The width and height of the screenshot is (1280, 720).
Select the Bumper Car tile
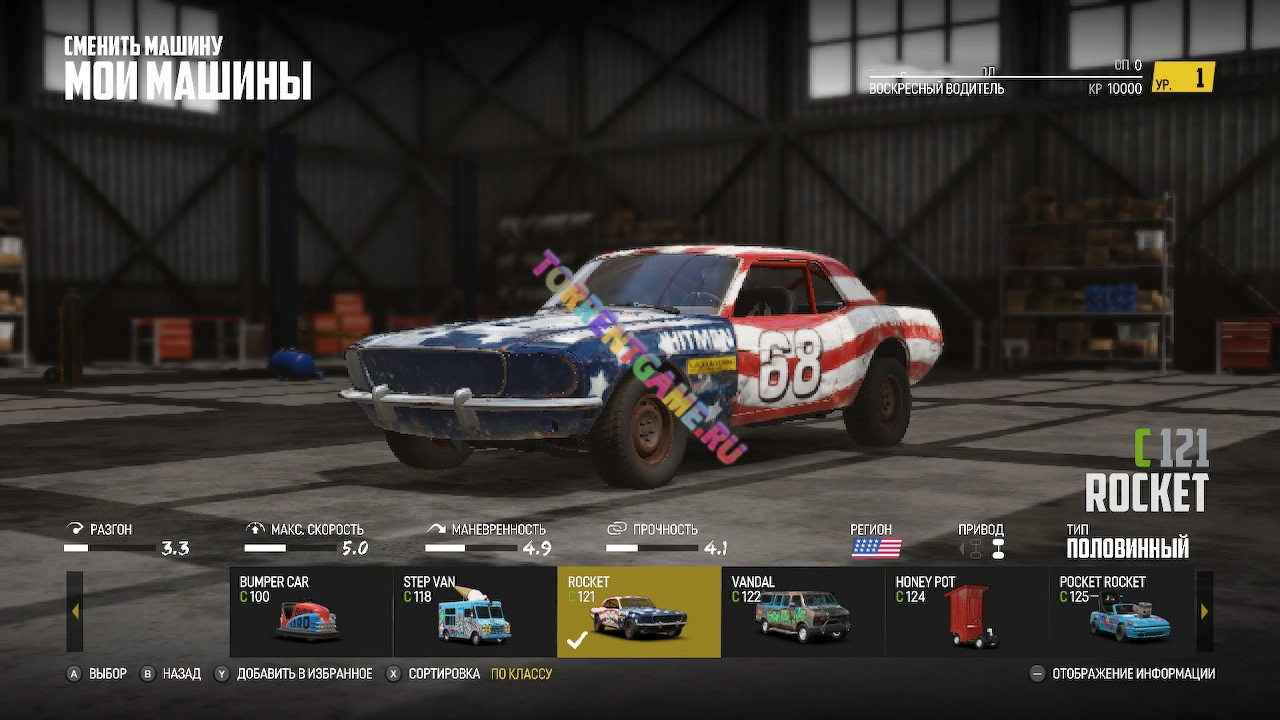pyautogui.click(x=311, y=612)
